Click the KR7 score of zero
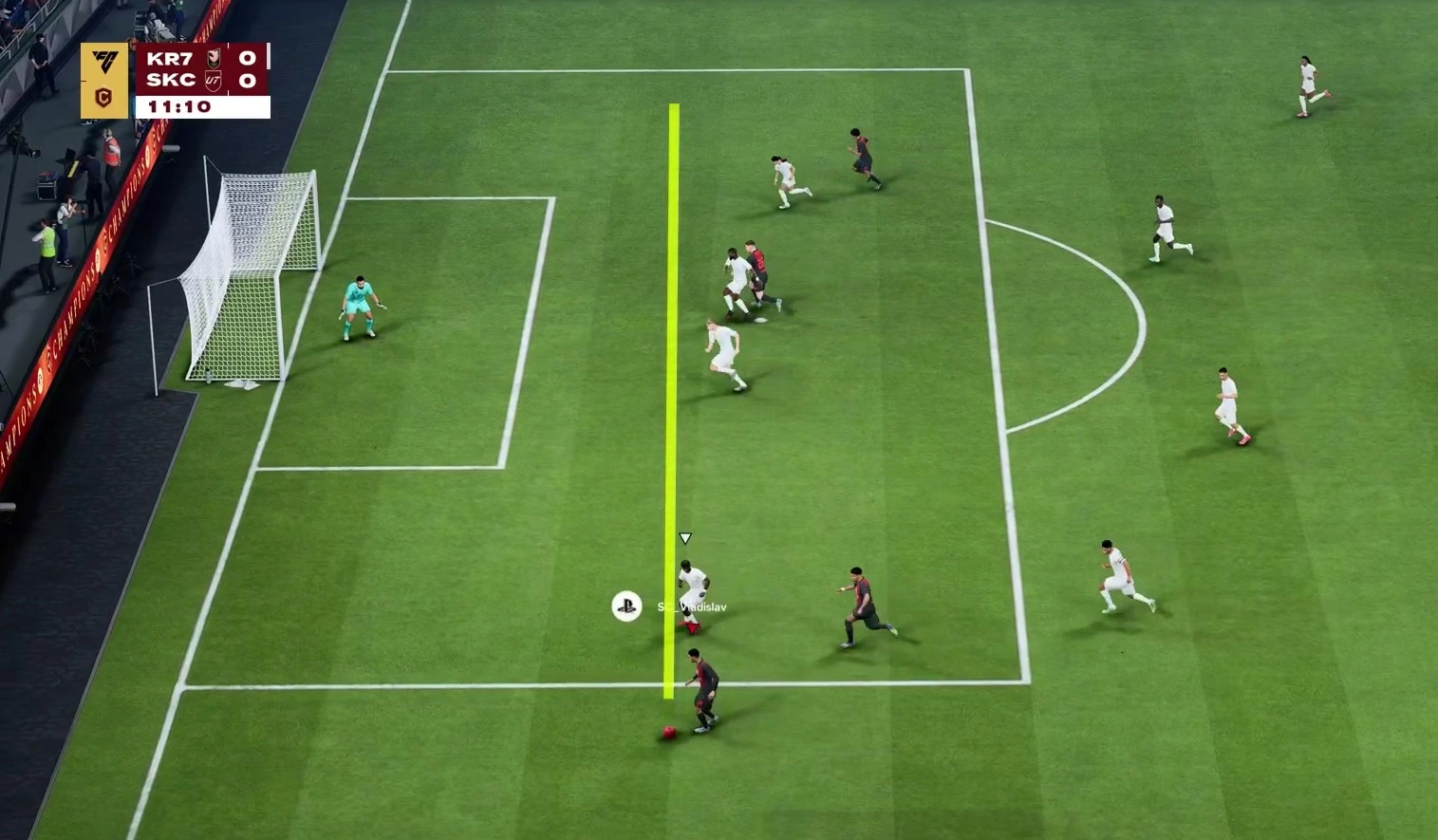 click(x=247, y=59)
